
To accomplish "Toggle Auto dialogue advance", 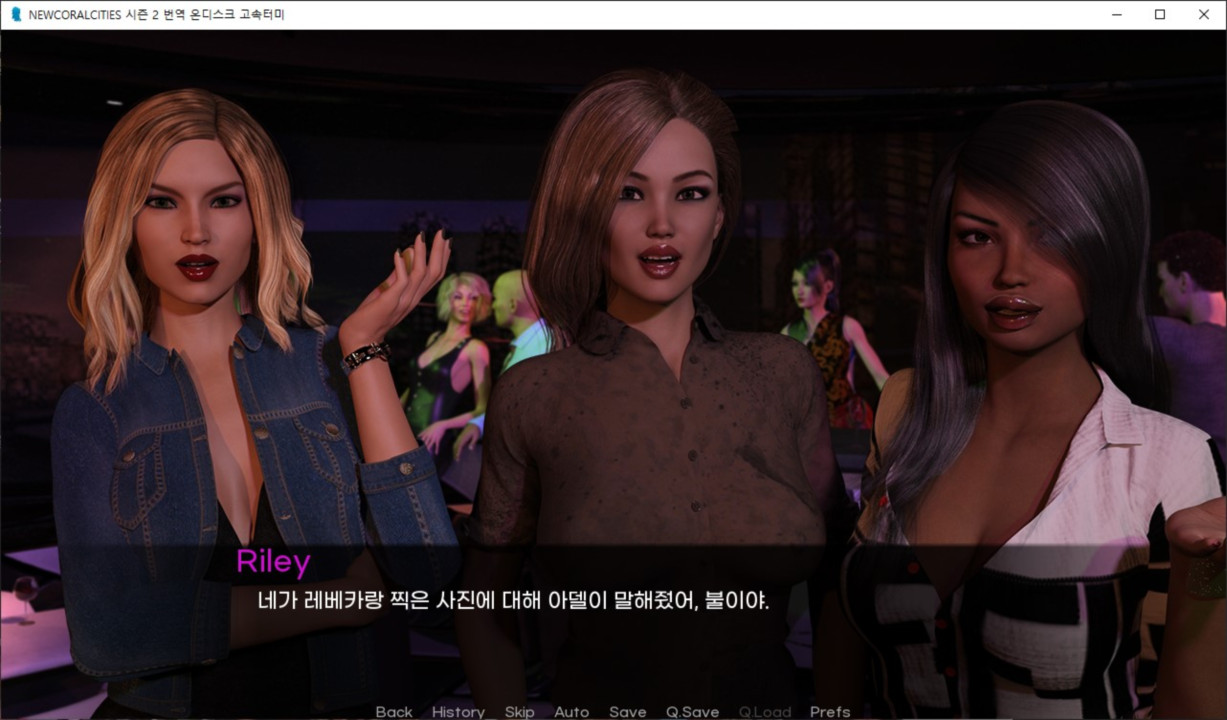I will tap(571, 712).
